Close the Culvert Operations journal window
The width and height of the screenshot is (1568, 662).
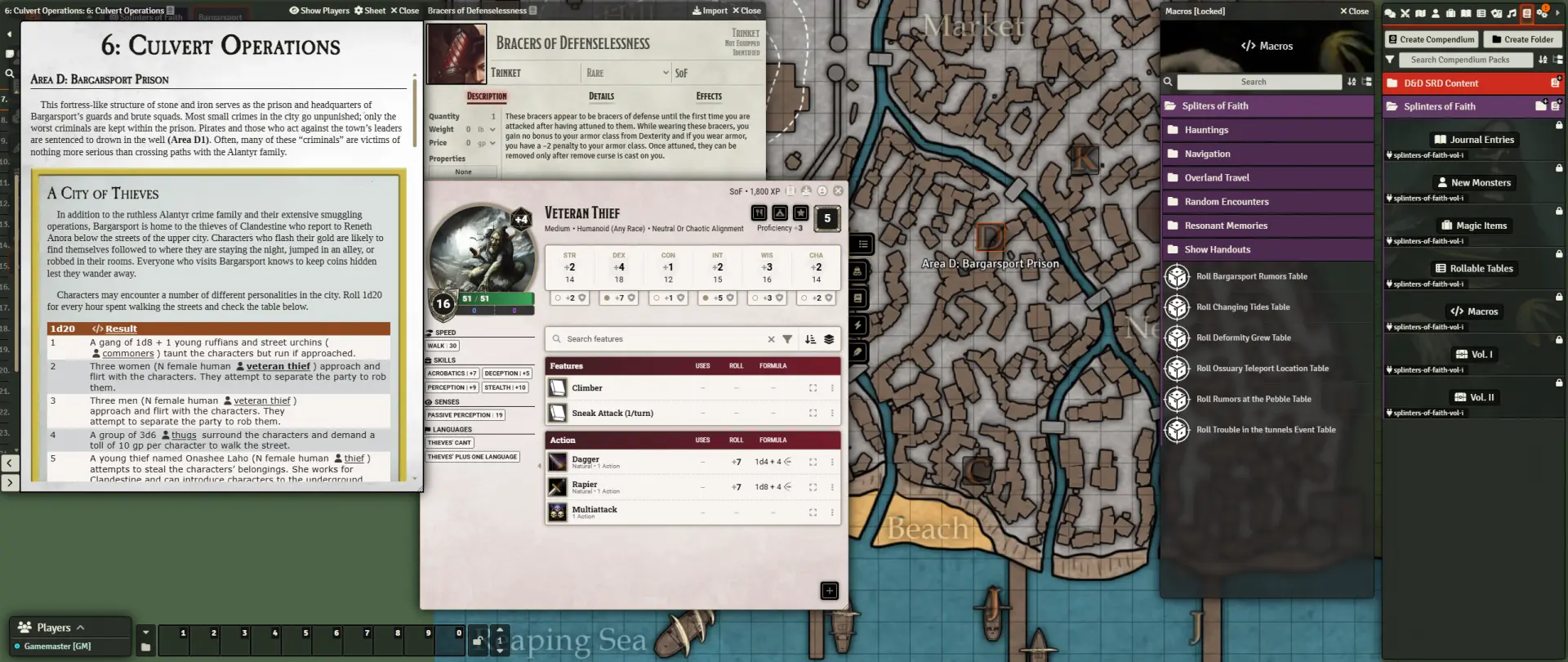(404, 11)
